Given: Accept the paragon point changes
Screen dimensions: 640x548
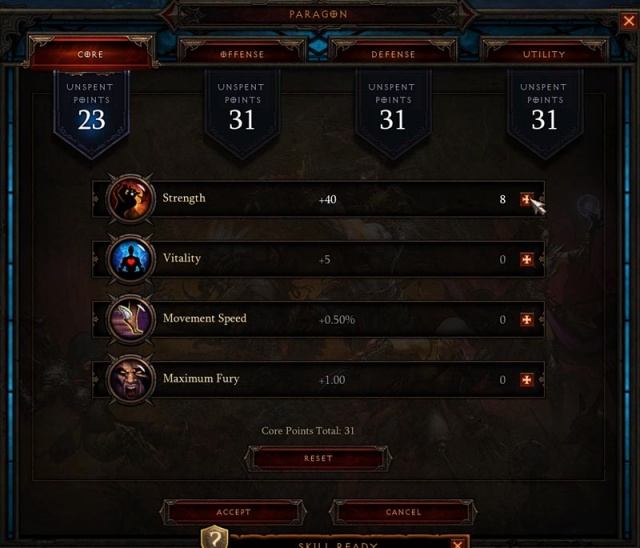Looking at the screenshot, I should (233, 512).
